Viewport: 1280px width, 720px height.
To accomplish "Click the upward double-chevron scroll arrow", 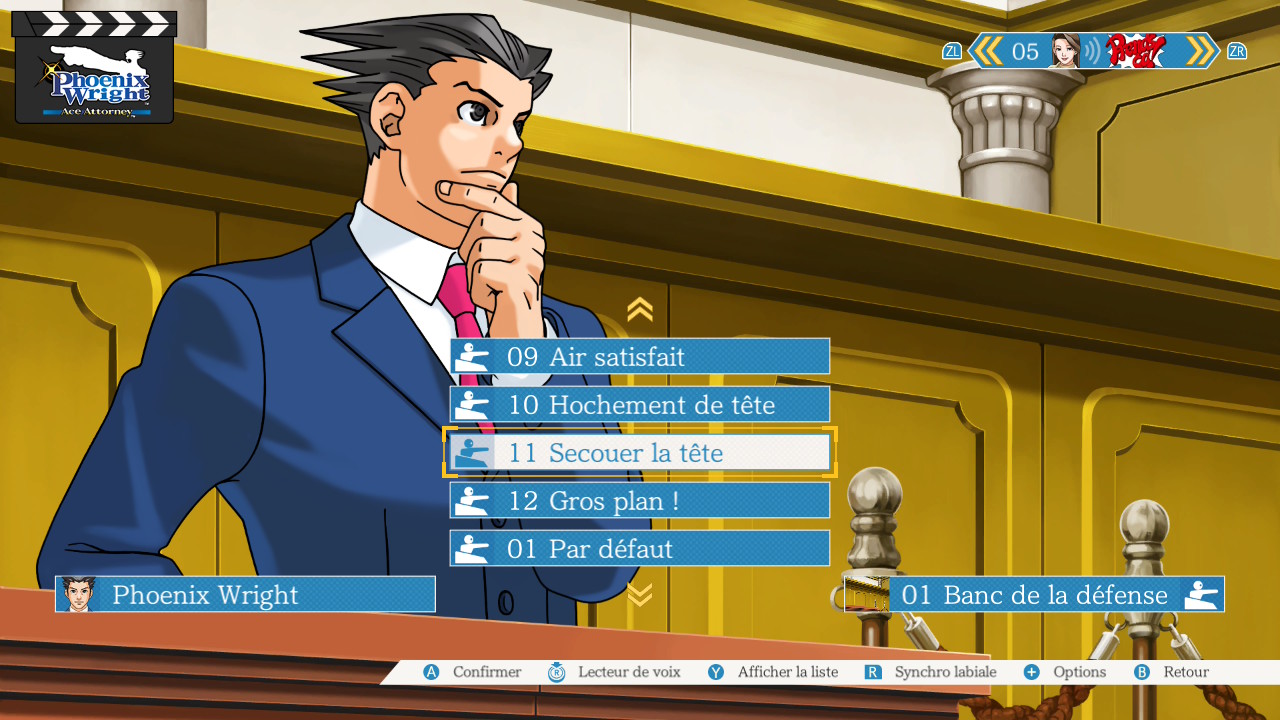I will pos(640,310).
